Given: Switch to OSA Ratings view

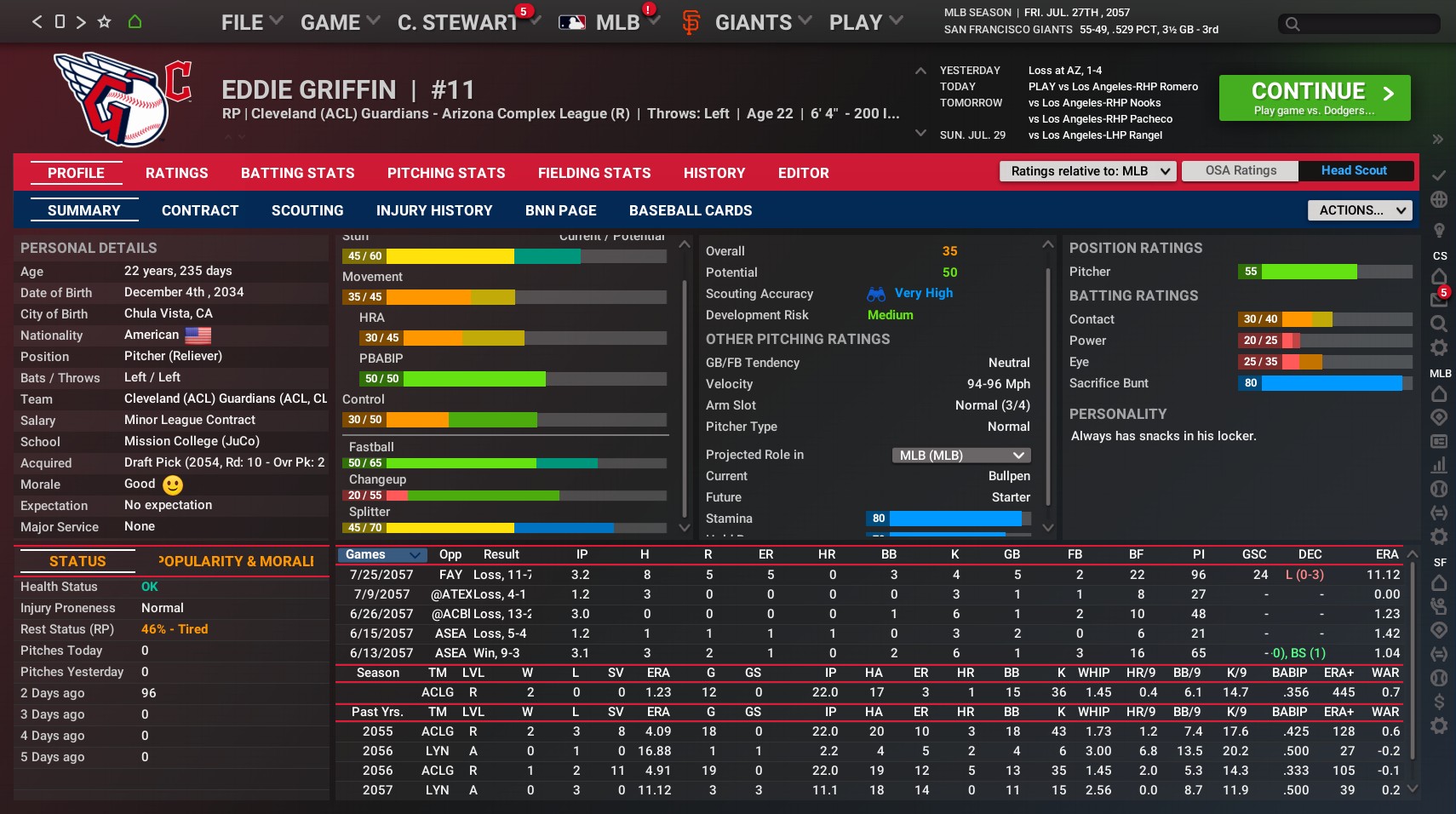Looking at the screenshot, I should coord(1241,170).
